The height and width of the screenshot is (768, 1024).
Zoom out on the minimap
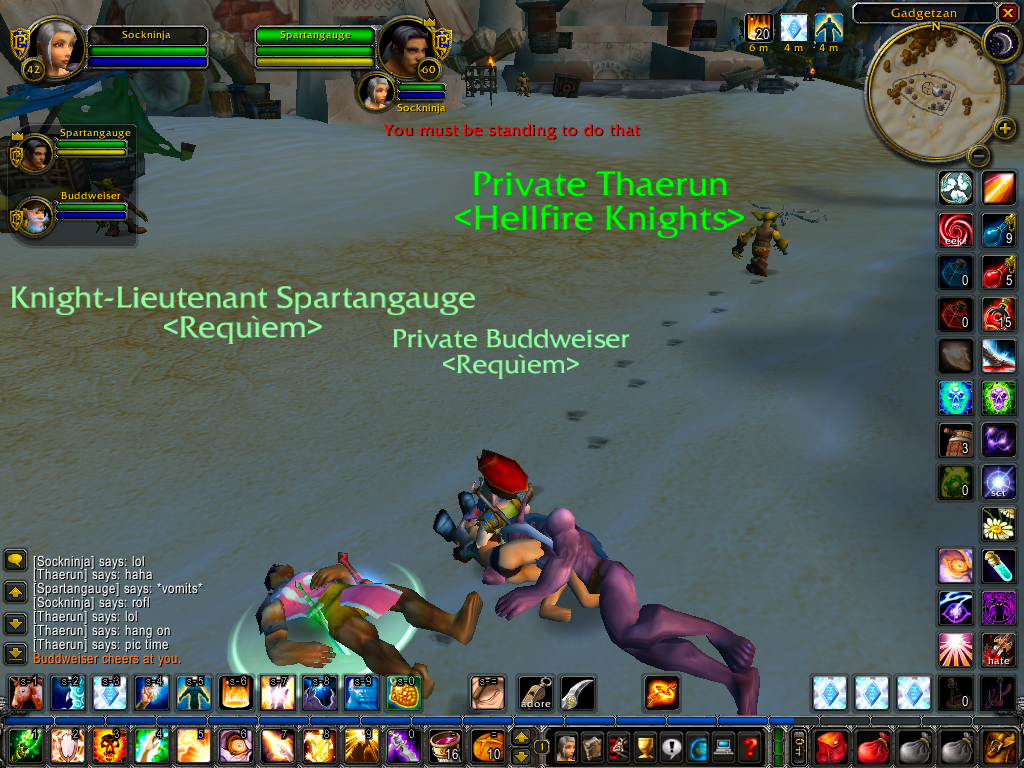[x=979, y=156]
